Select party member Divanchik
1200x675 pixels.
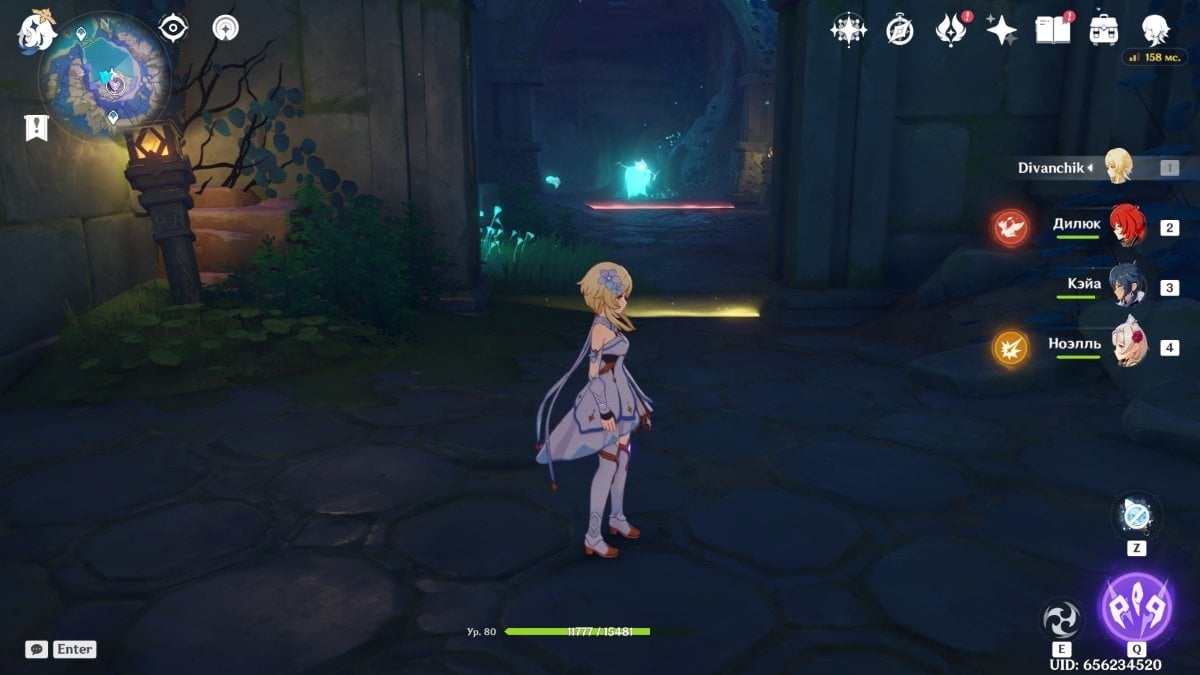click(x=1117, y=167)
